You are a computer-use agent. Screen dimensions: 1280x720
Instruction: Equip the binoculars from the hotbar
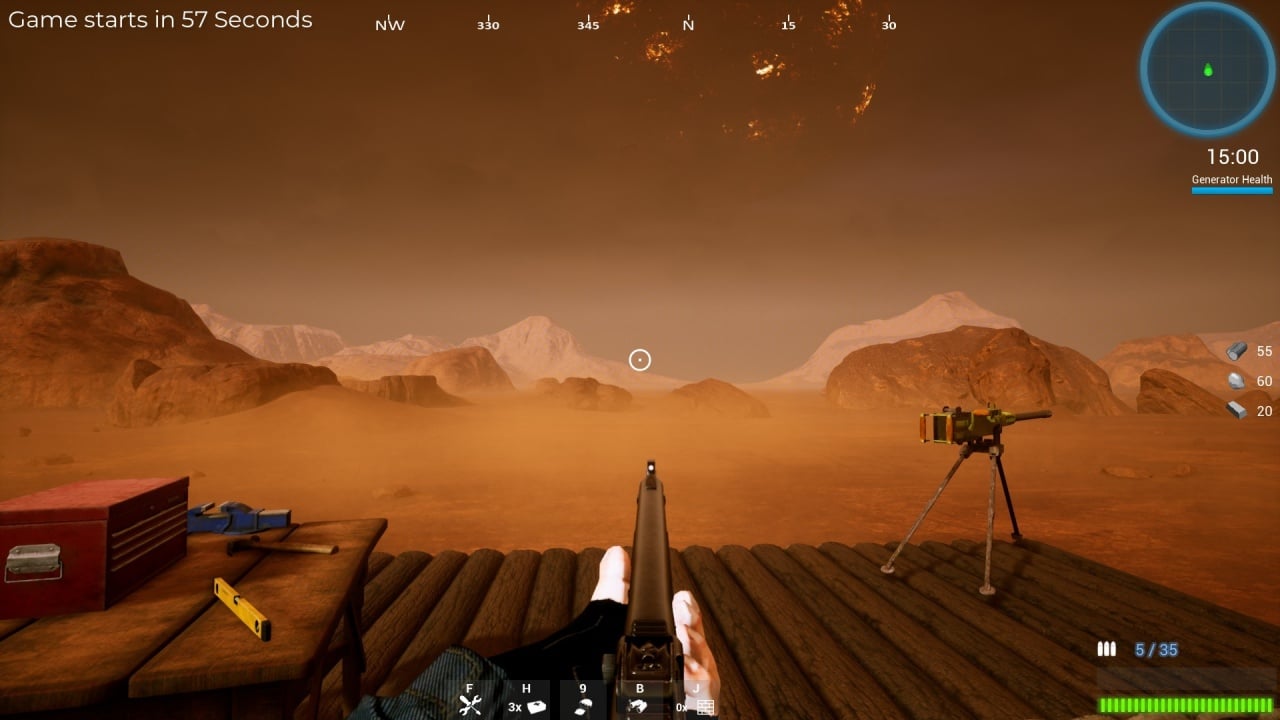click(639, 706)
